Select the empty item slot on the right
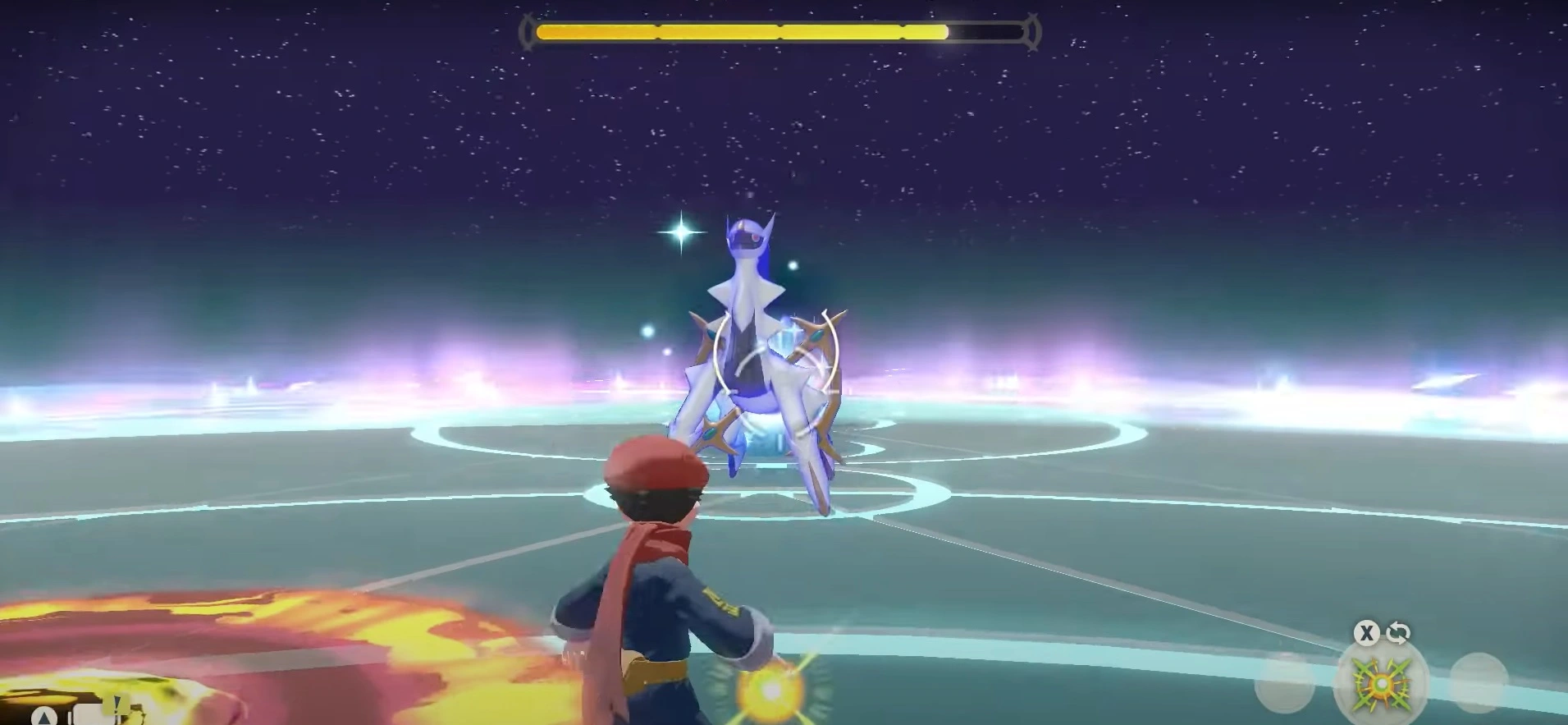The height and width of the screenshot is (725, 1568). click(1481, 681)
